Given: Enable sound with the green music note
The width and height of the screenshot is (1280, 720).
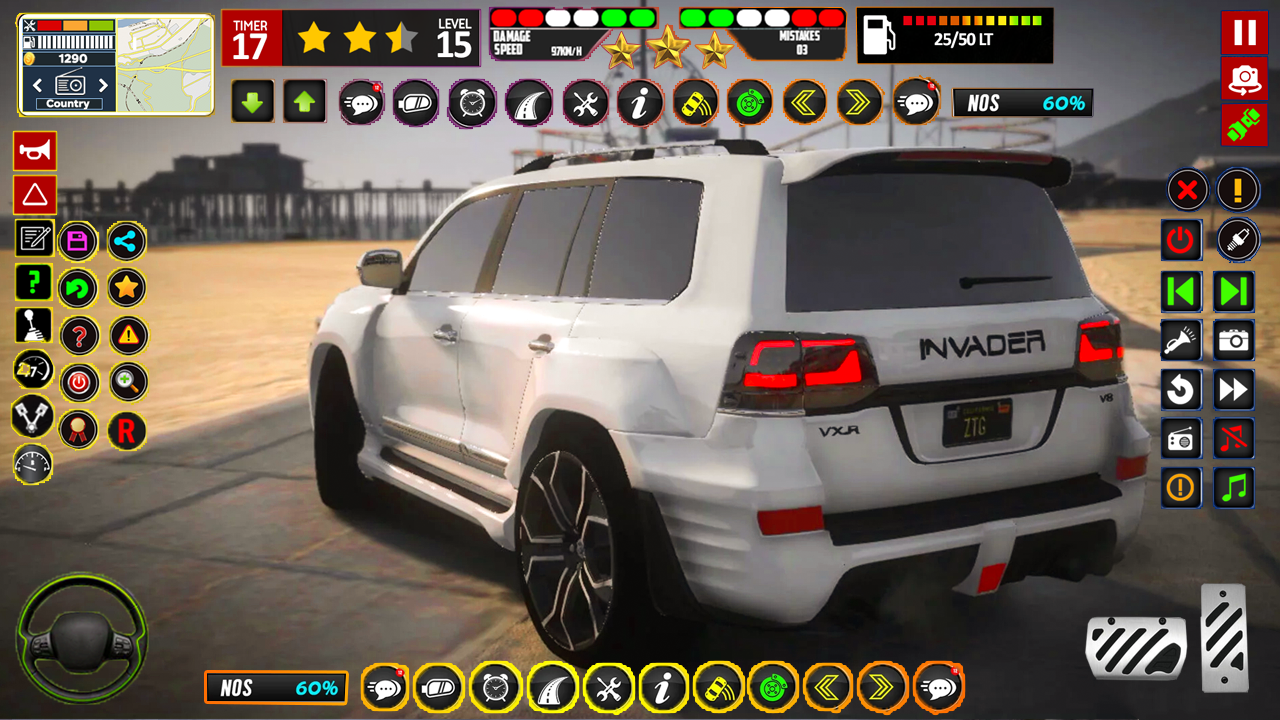Looking at the screenshot, I should tap(1234, 488).
